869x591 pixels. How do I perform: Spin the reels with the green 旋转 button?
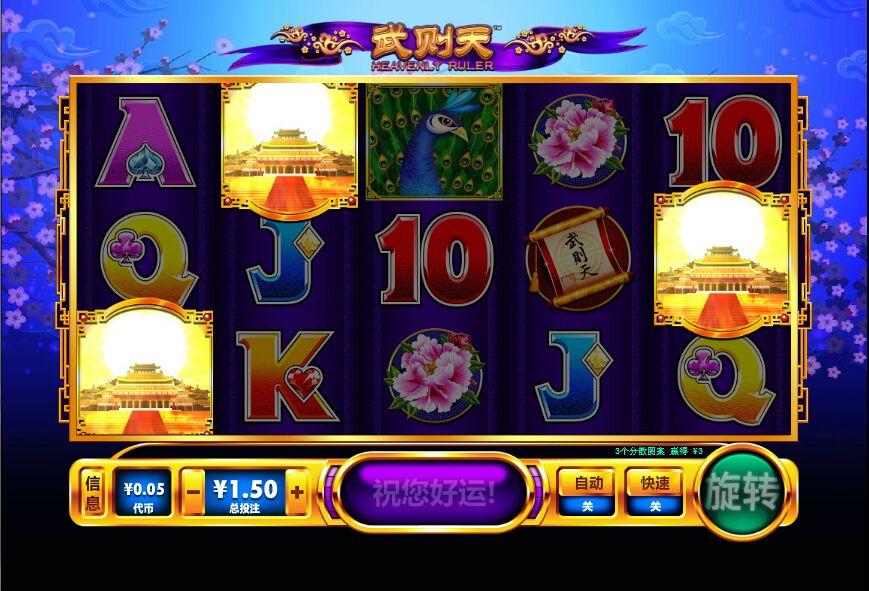click(741, 491)
